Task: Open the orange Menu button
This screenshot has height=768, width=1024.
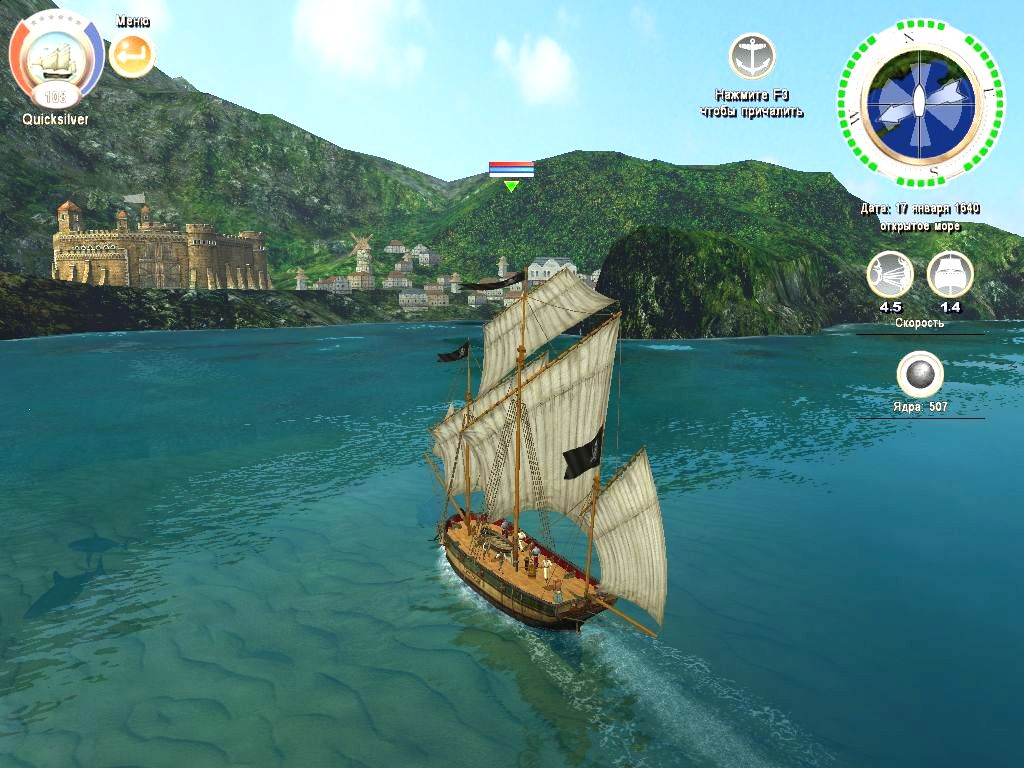Action: [132, 56]
